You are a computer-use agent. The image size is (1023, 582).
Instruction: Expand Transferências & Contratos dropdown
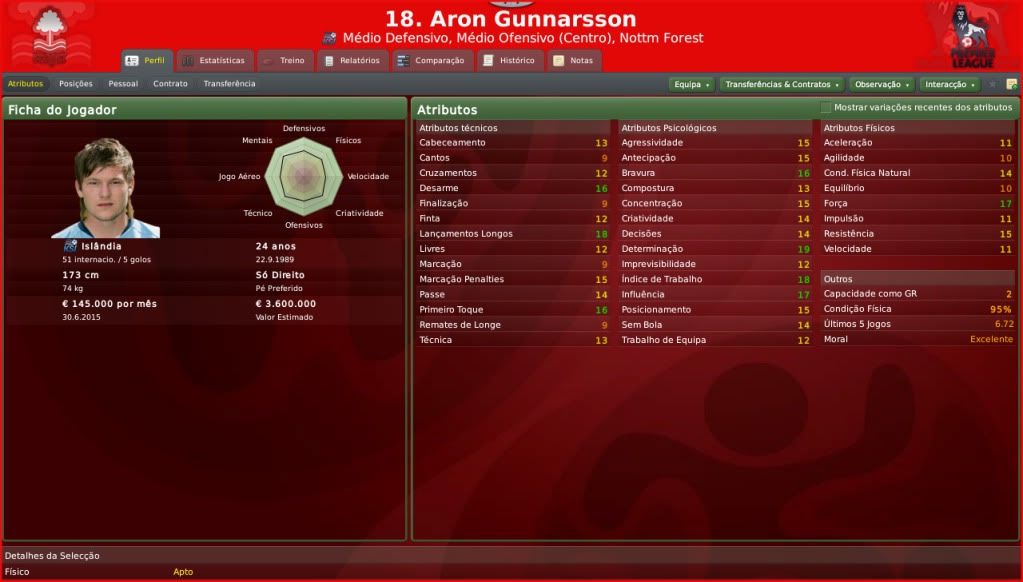781,85
